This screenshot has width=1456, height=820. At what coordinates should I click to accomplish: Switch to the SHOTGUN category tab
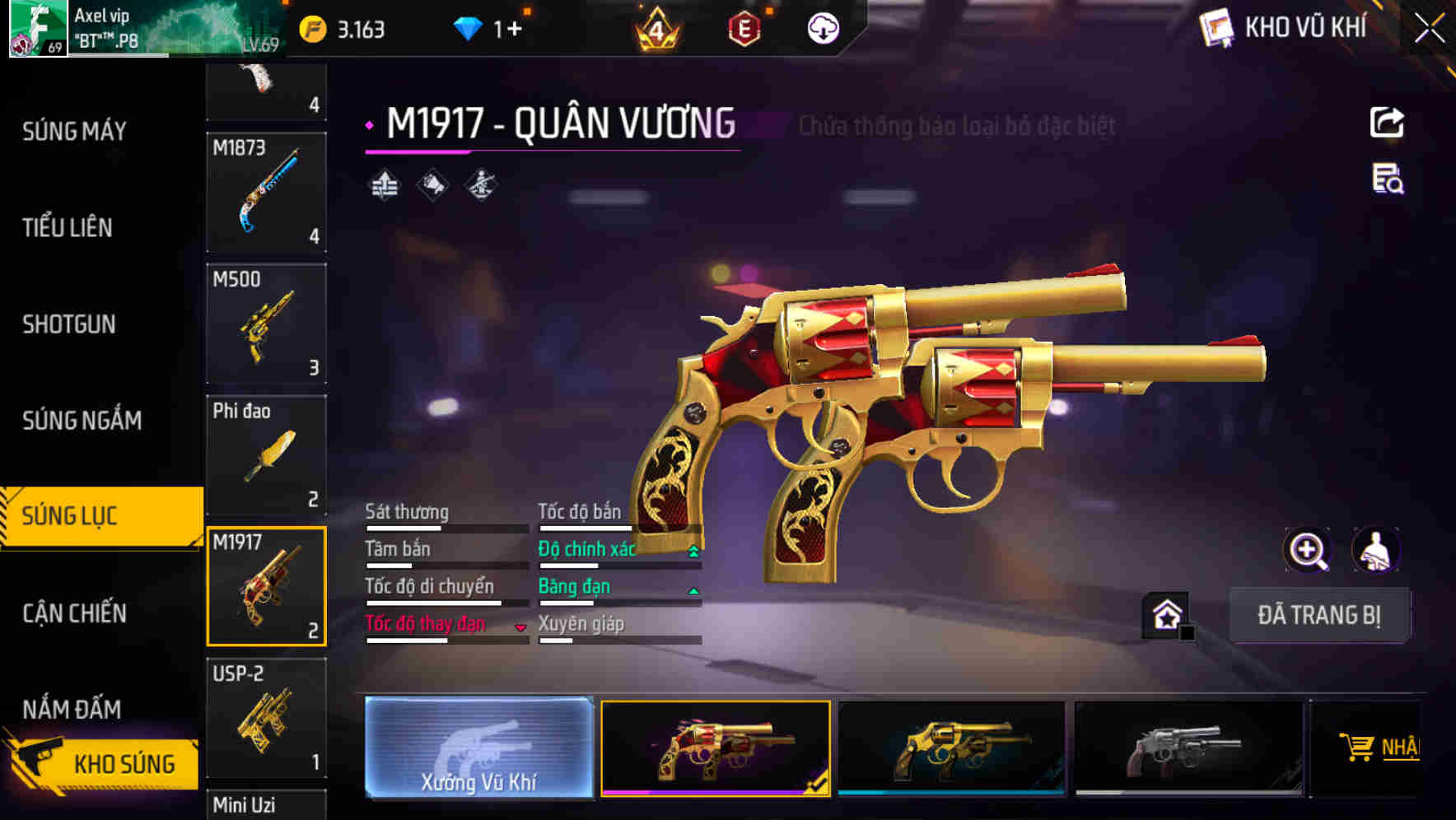(70, 324)
